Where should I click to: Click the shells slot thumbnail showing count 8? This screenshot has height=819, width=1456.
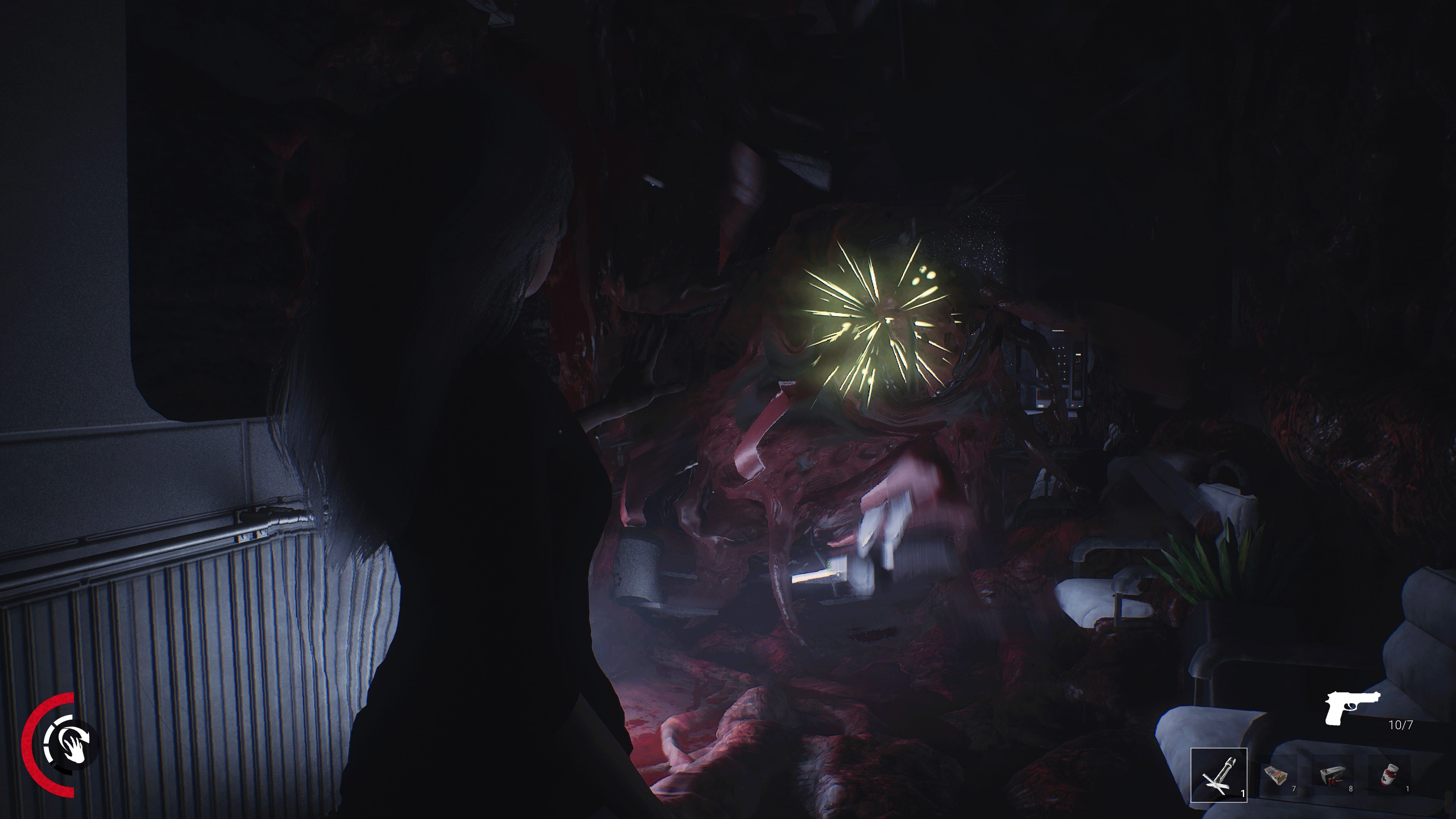click(1332, 775)
